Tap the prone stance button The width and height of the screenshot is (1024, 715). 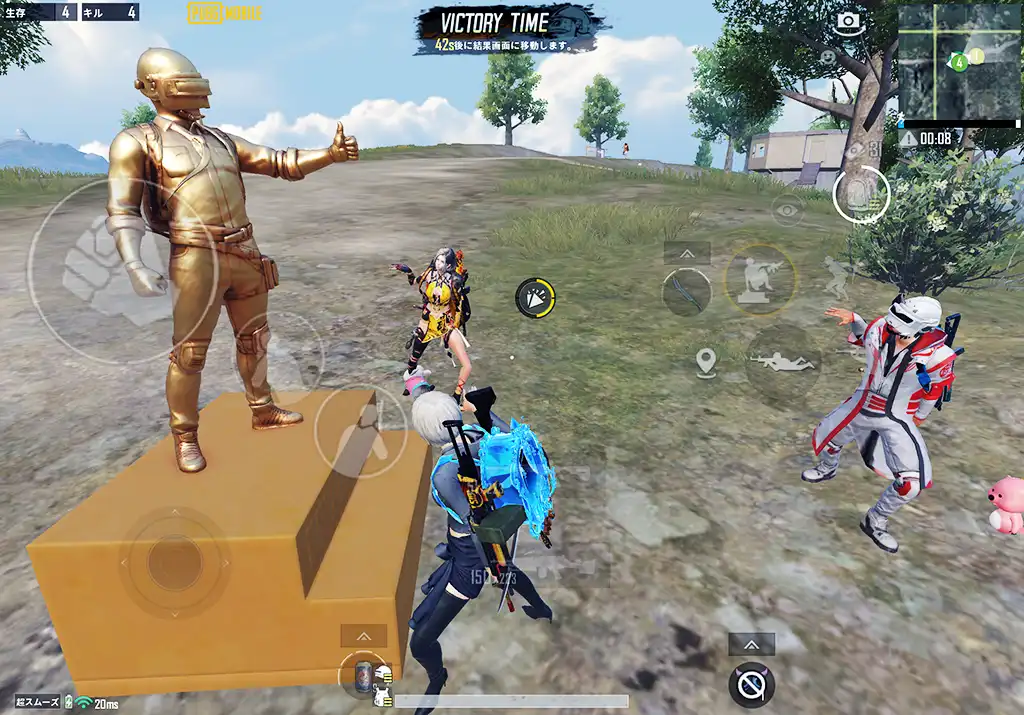click(782, 362)
